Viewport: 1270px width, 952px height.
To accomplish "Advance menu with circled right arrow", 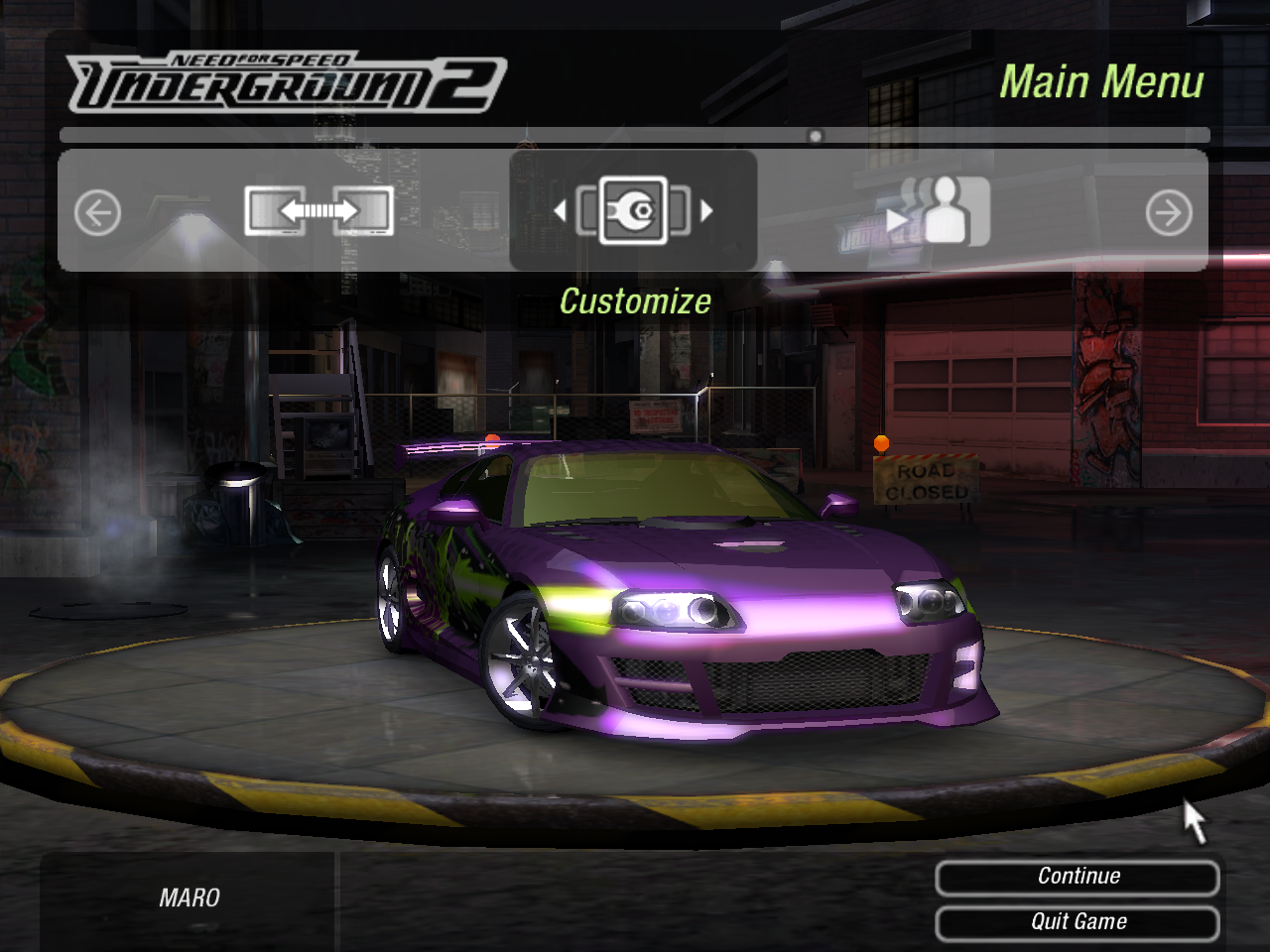I will pos(1169,212).
